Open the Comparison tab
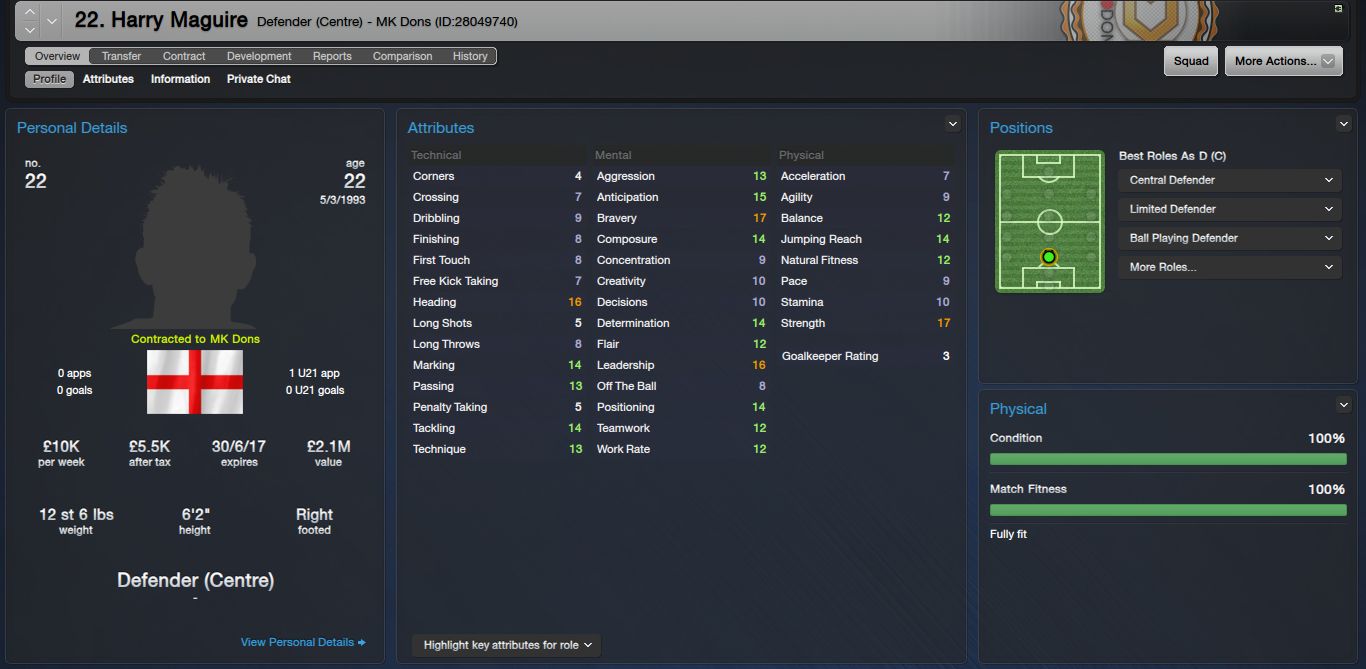1366x669 pixels. click(x=402, y=56)
